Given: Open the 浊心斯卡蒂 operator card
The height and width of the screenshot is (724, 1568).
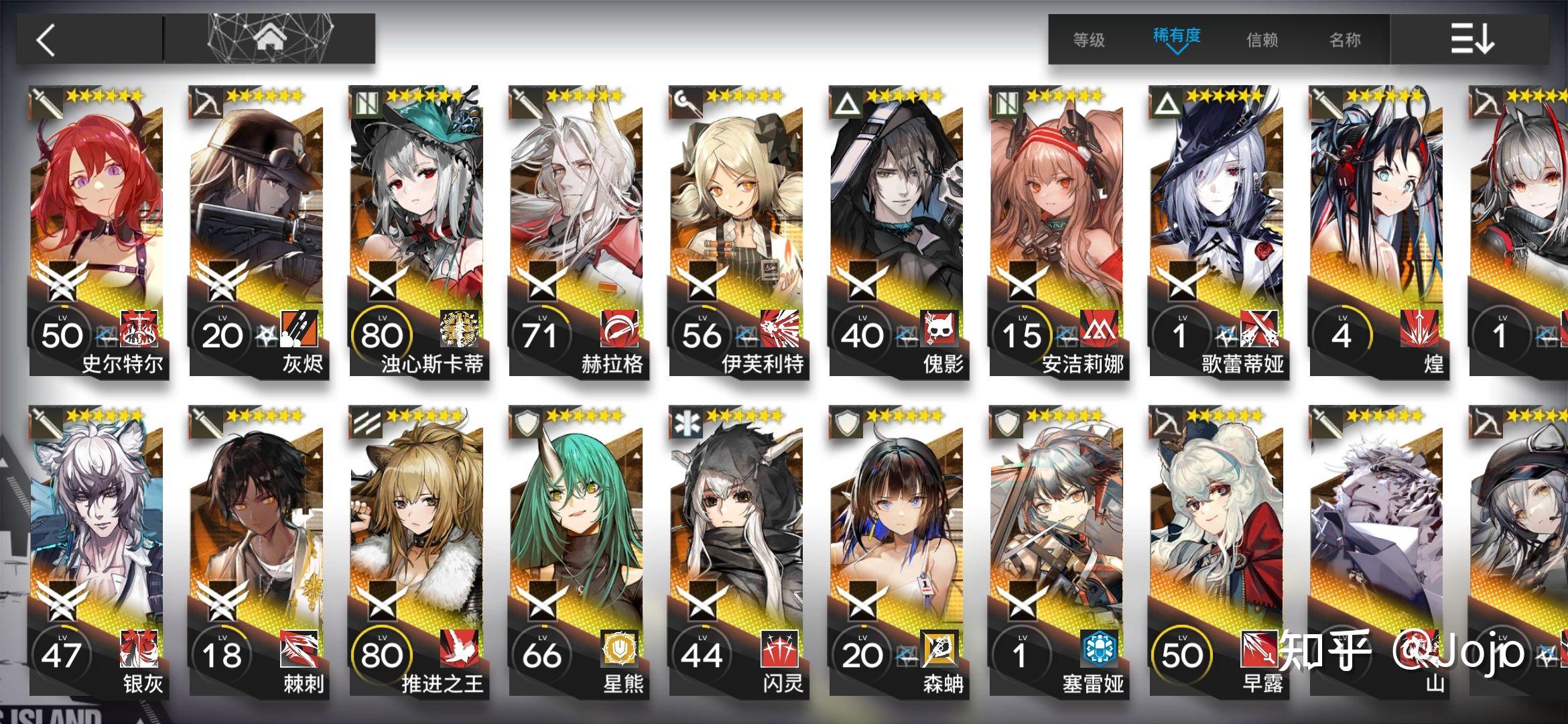Looking at the screenshot, I should (417, 231).
